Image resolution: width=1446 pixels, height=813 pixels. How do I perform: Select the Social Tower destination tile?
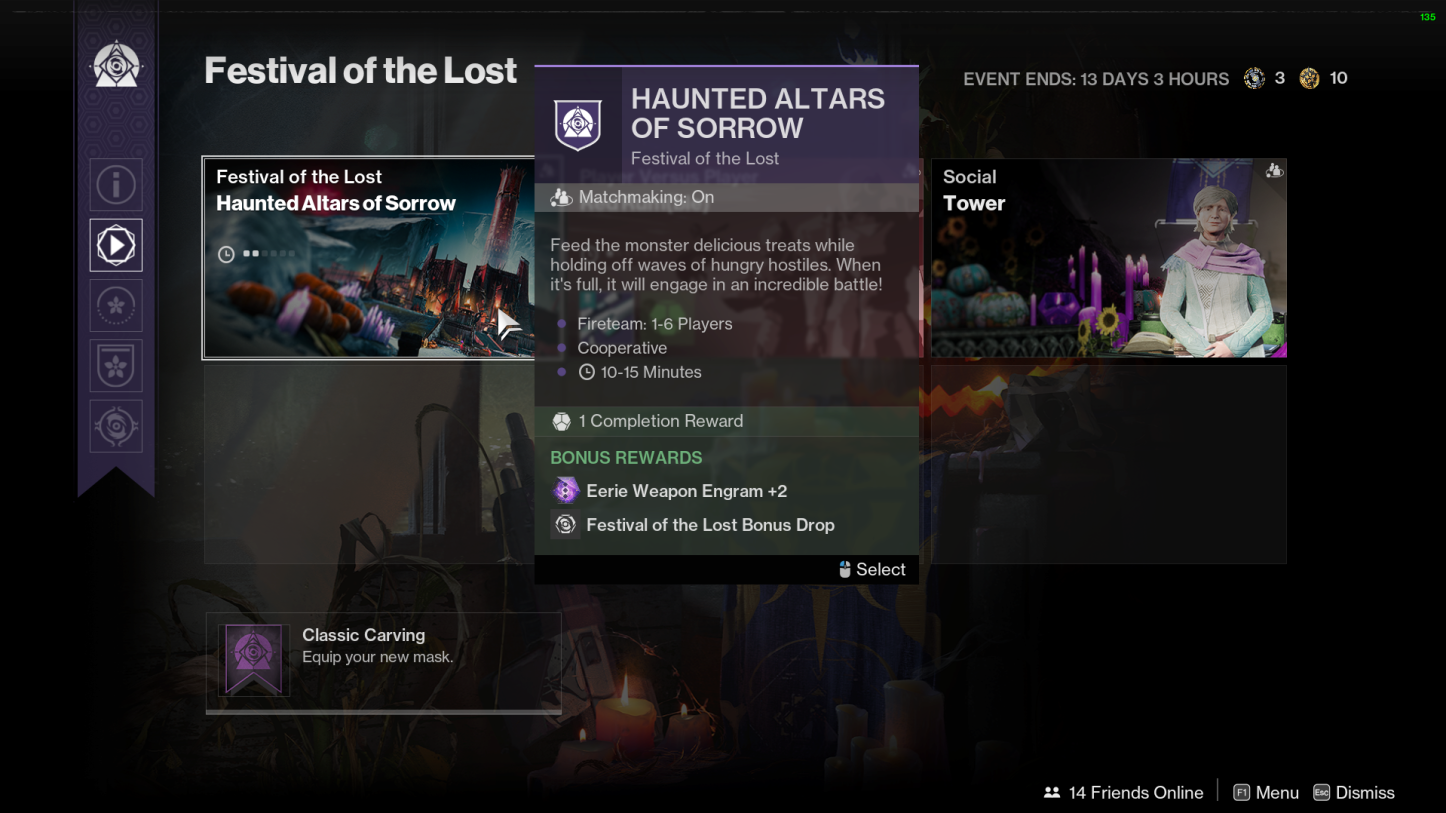[1108, 258]
